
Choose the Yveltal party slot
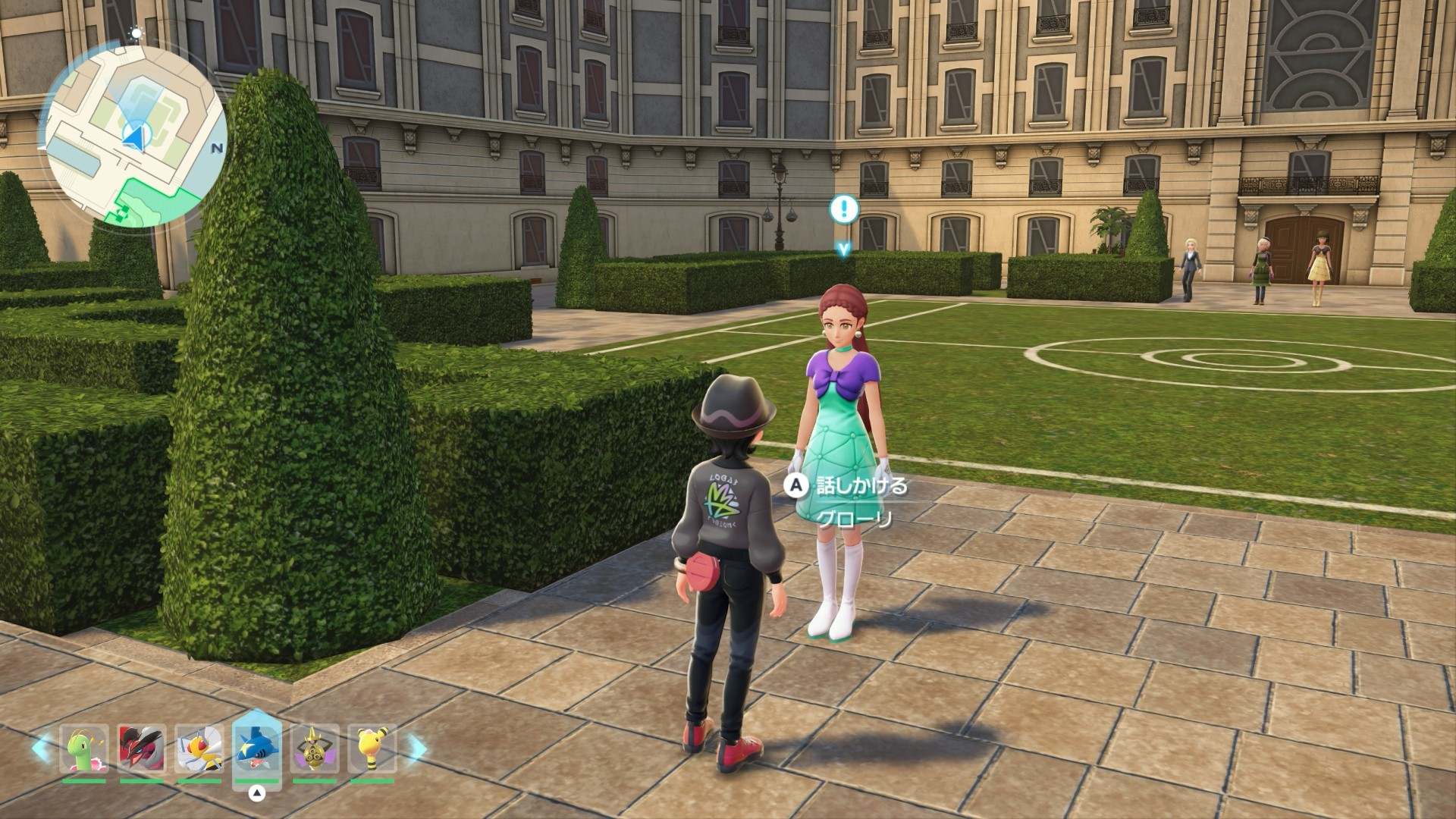142,748
